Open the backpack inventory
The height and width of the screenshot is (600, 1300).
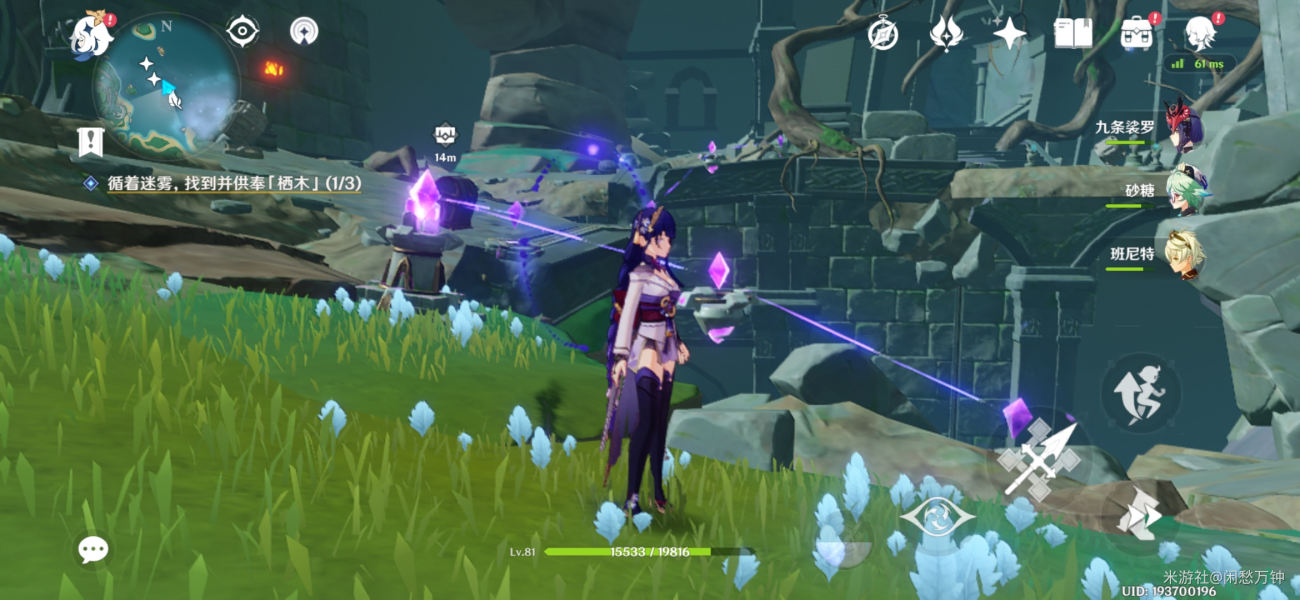pos(1136,34)
